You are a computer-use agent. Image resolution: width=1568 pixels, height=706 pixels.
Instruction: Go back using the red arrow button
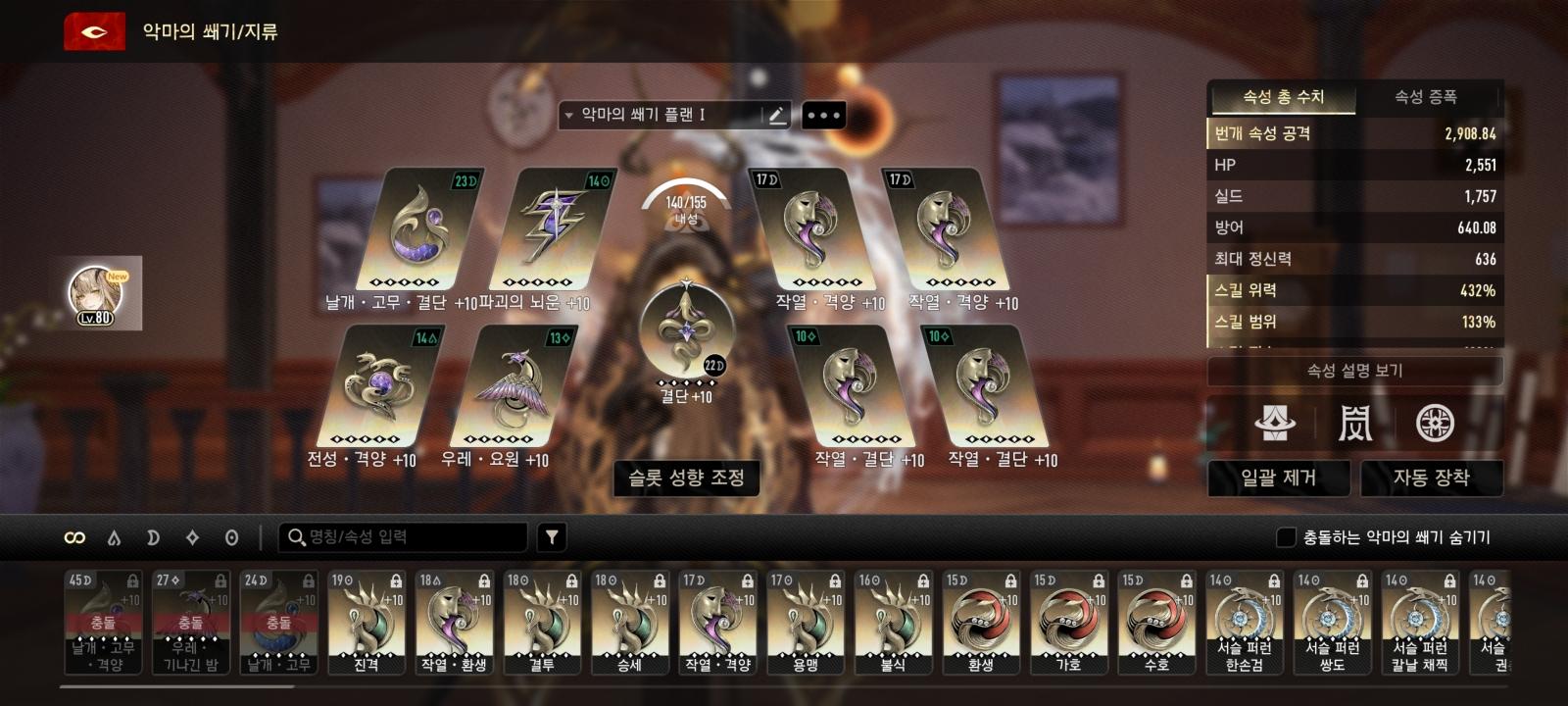point(94,32)
